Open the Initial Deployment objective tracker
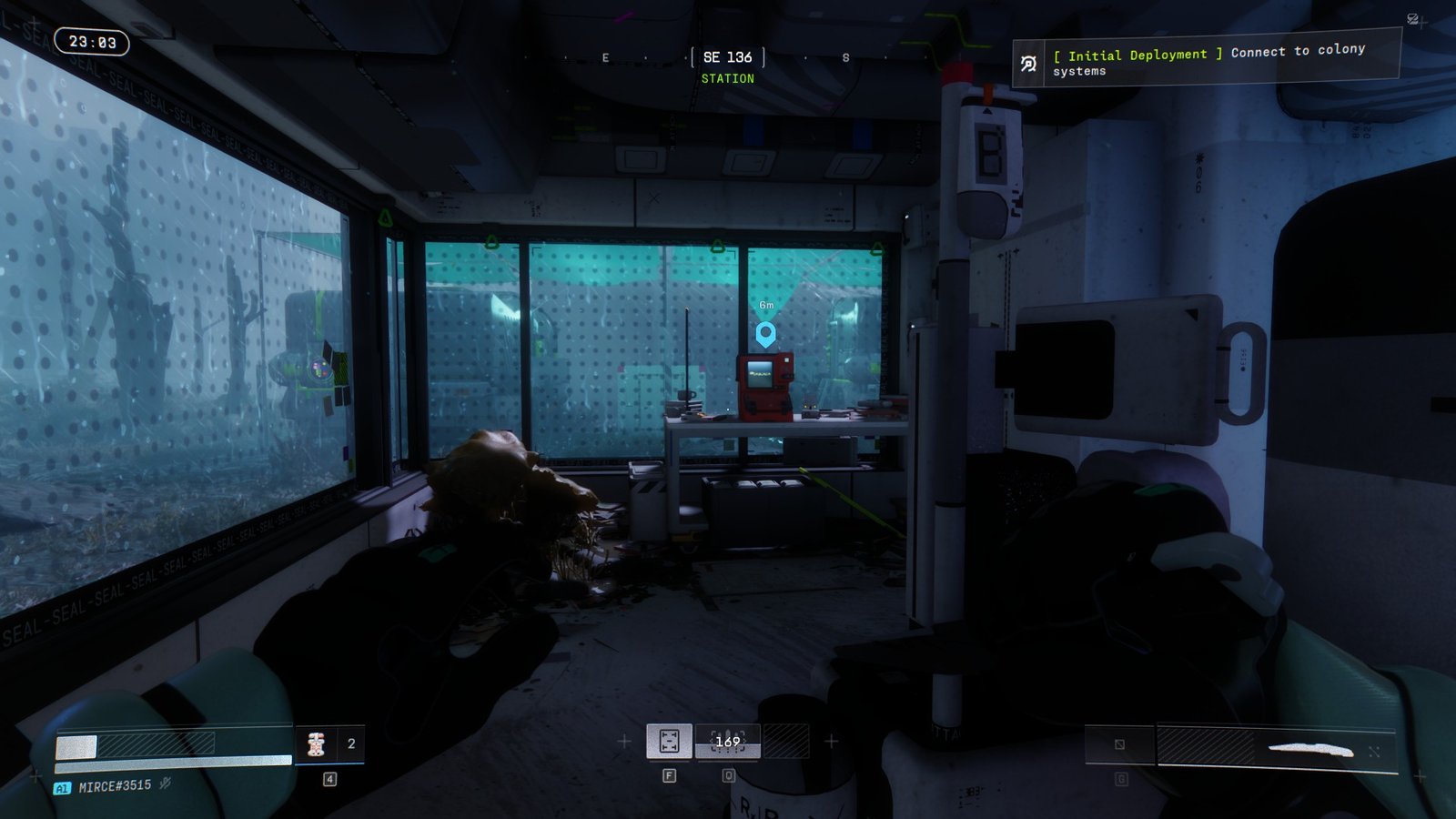Screen dimensions: 1456x819 (1207, 61)
